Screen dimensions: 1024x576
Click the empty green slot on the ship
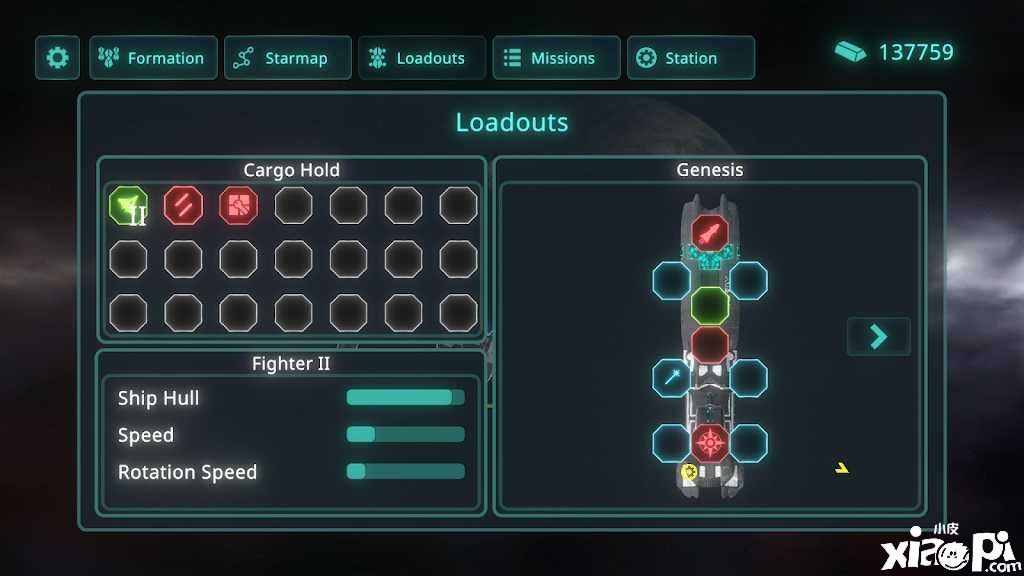click(710, 305)
